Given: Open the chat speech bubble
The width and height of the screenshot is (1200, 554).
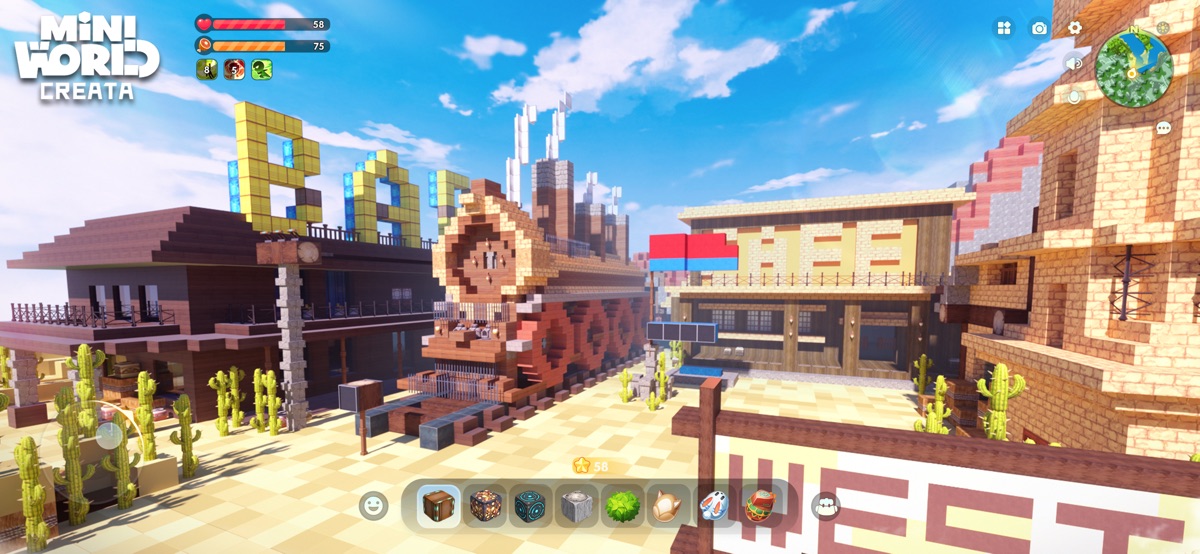Looking at the screenshot, I should point(1163,128).
